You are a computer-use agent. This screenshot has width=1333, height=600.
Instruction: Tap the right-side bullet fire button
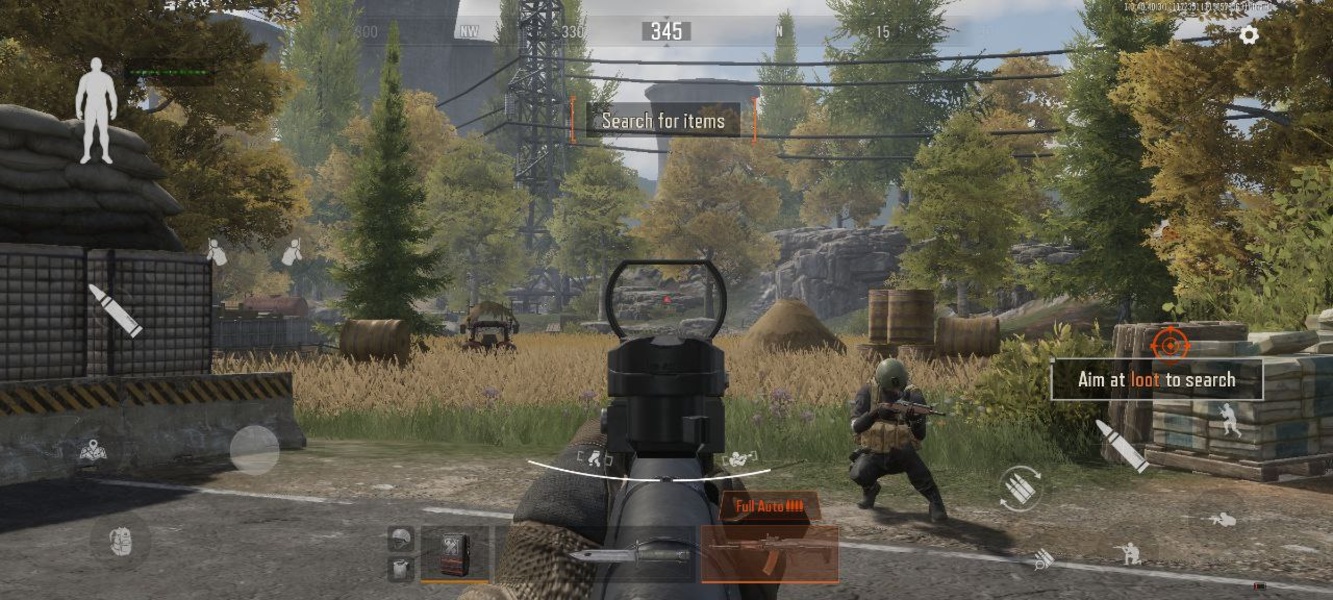tap(1122, 445)
